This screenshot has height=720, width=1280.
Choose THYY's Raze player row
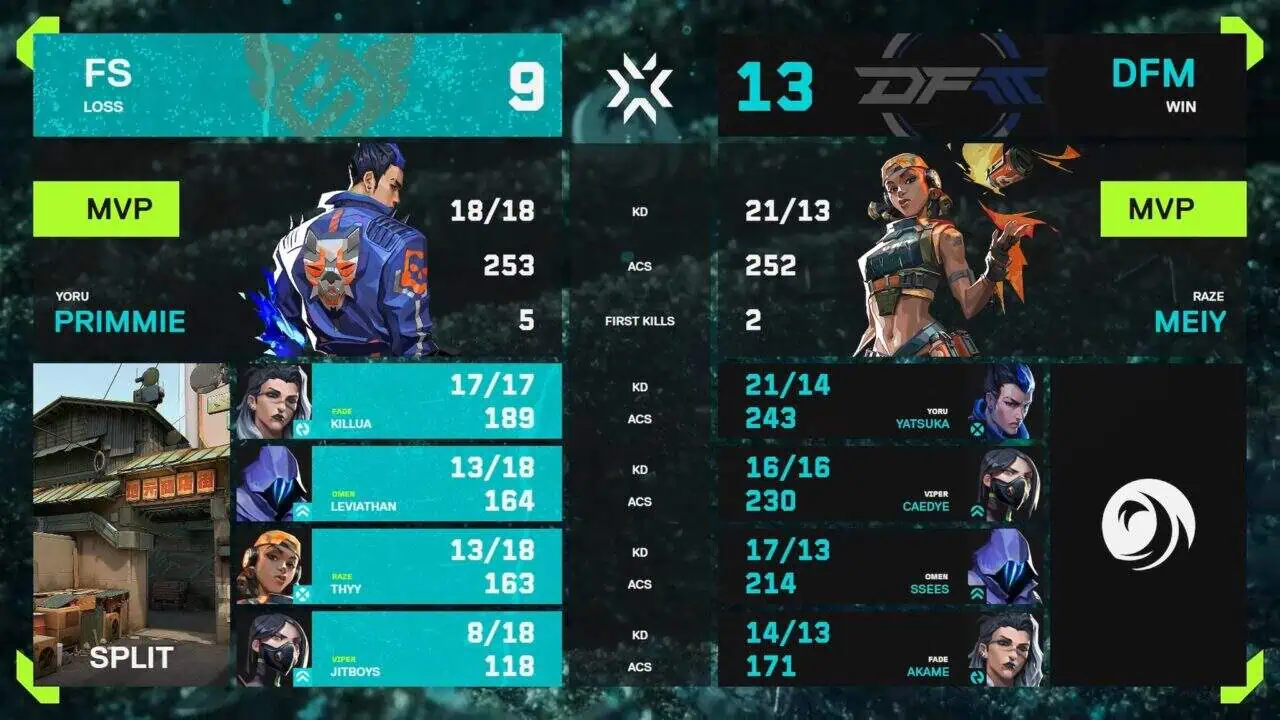point(397,567)
